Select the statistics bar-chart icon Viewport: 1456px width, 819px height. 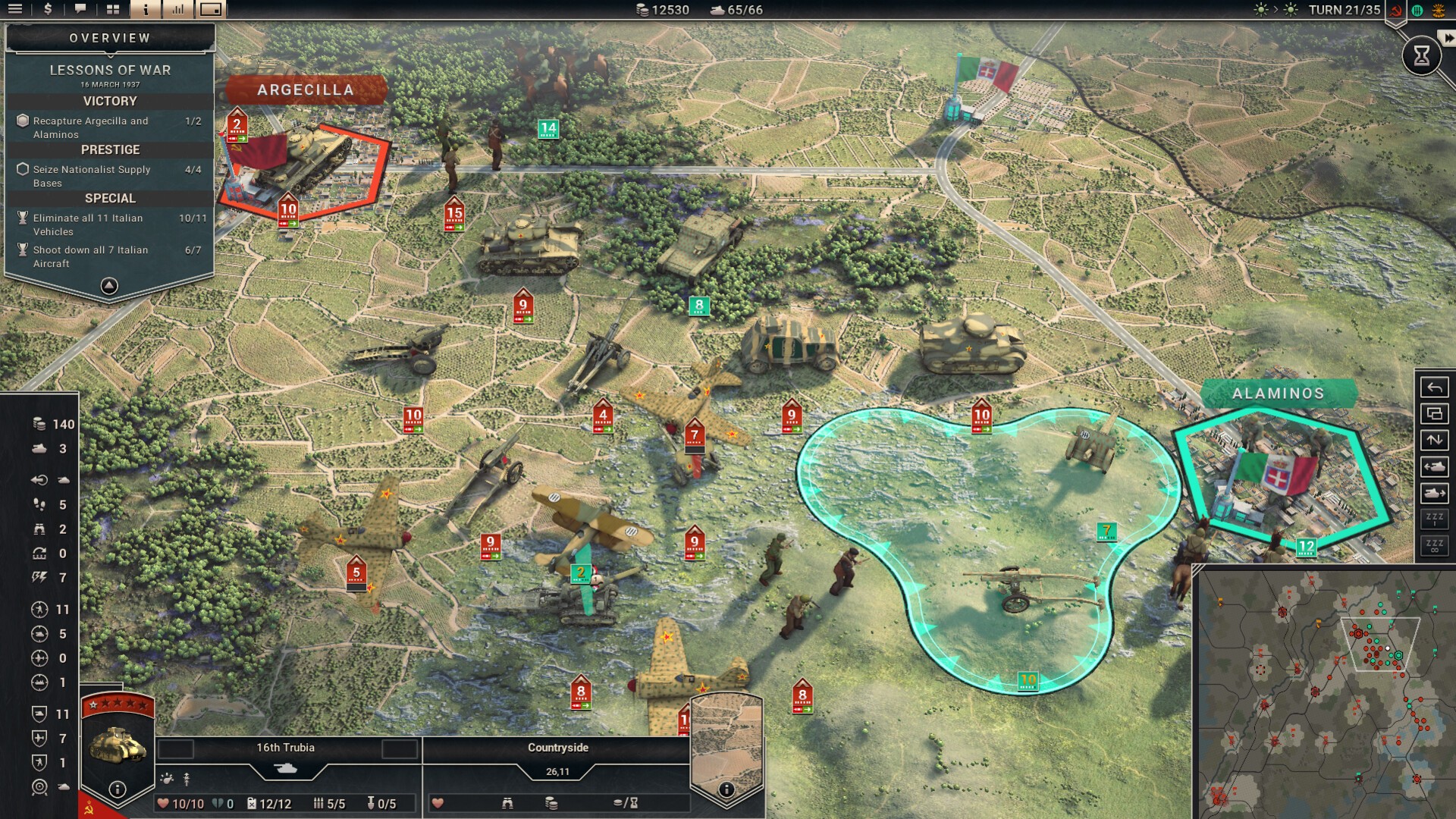tap(180, 10)
